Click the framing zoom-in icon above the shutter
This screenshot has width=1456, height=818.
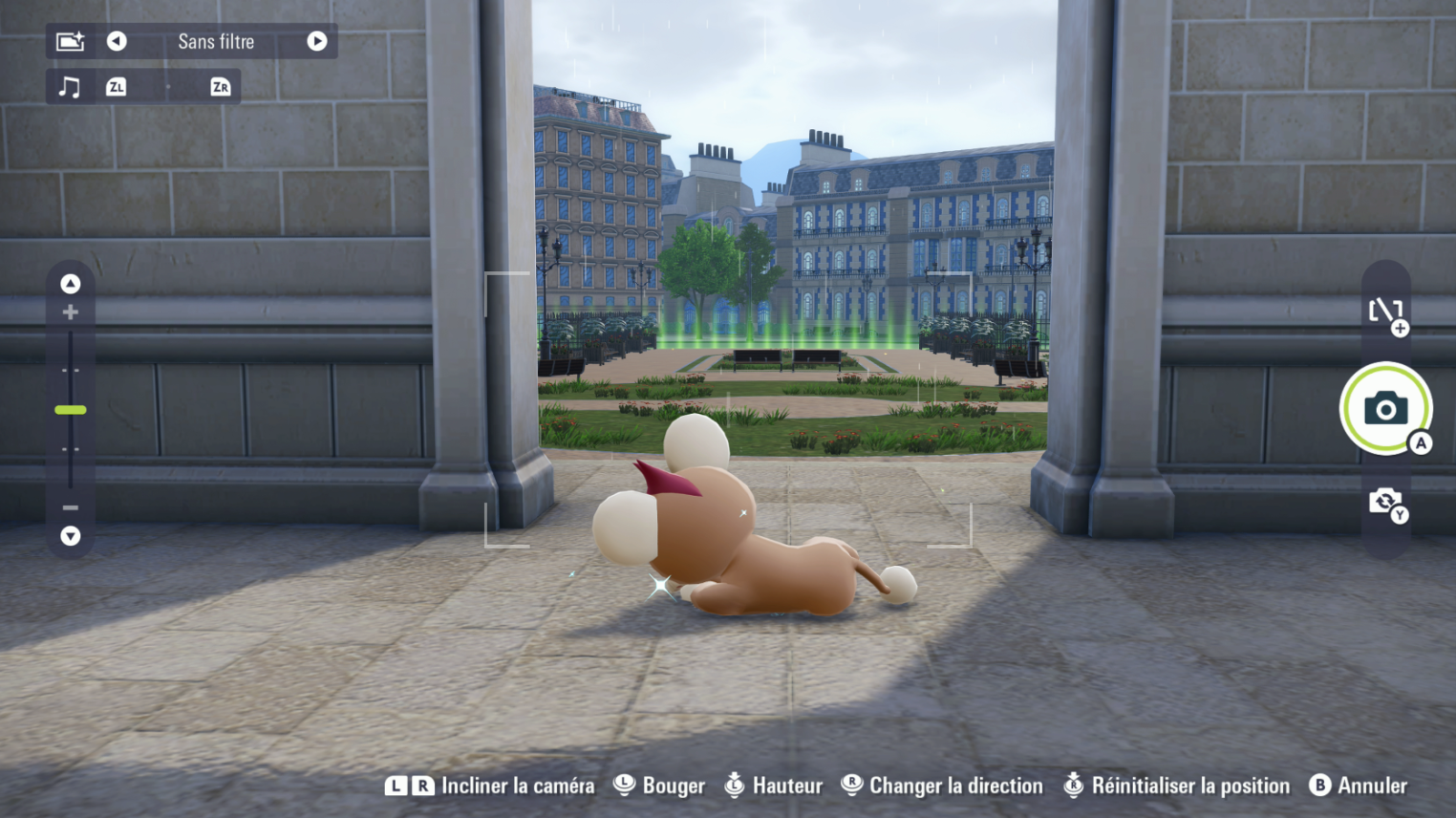click(x=1387, y=314)
